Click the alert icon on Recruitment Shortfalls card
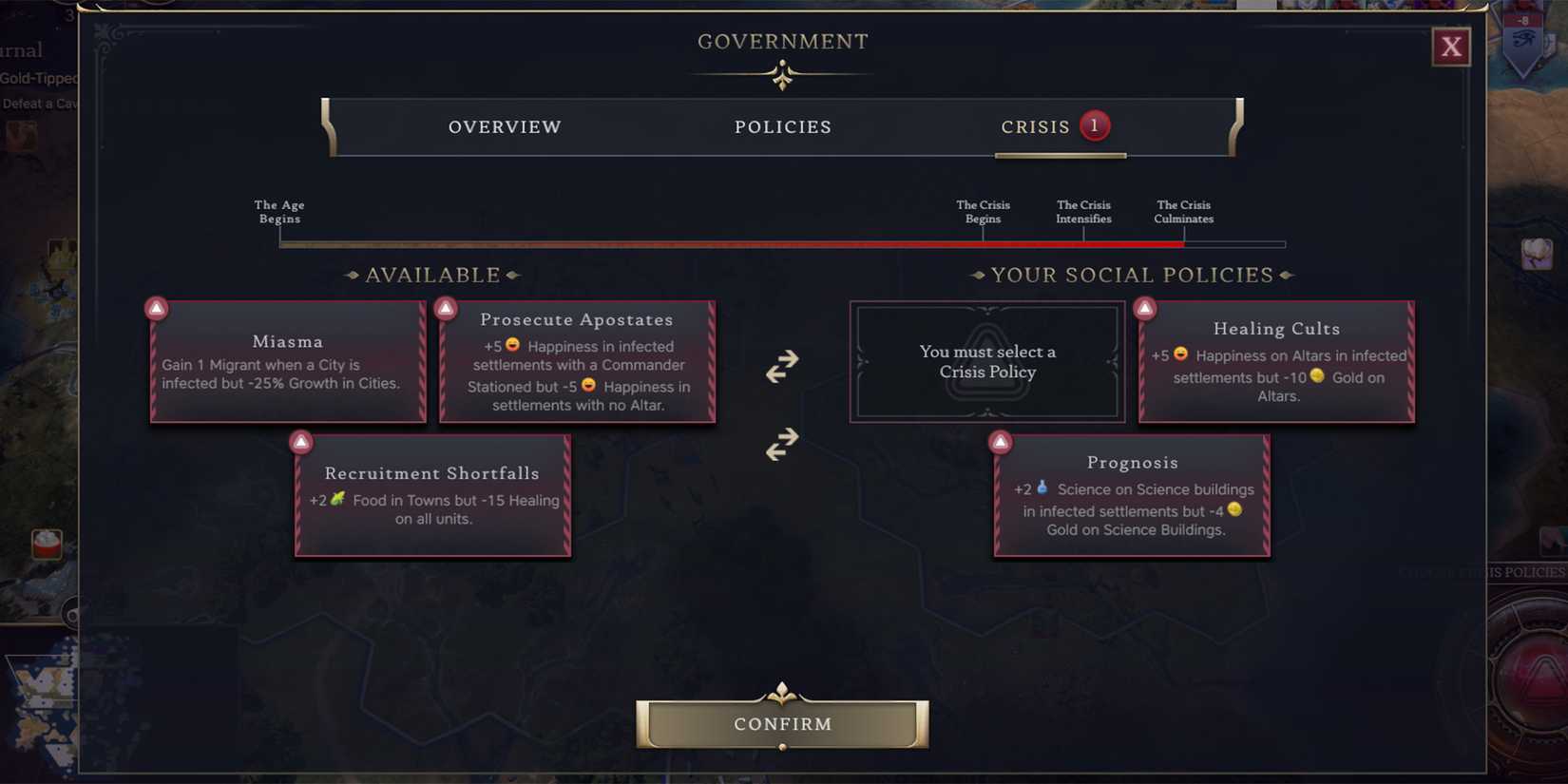1568x784 pixels. pyautogui.click(x=301, y=441)
